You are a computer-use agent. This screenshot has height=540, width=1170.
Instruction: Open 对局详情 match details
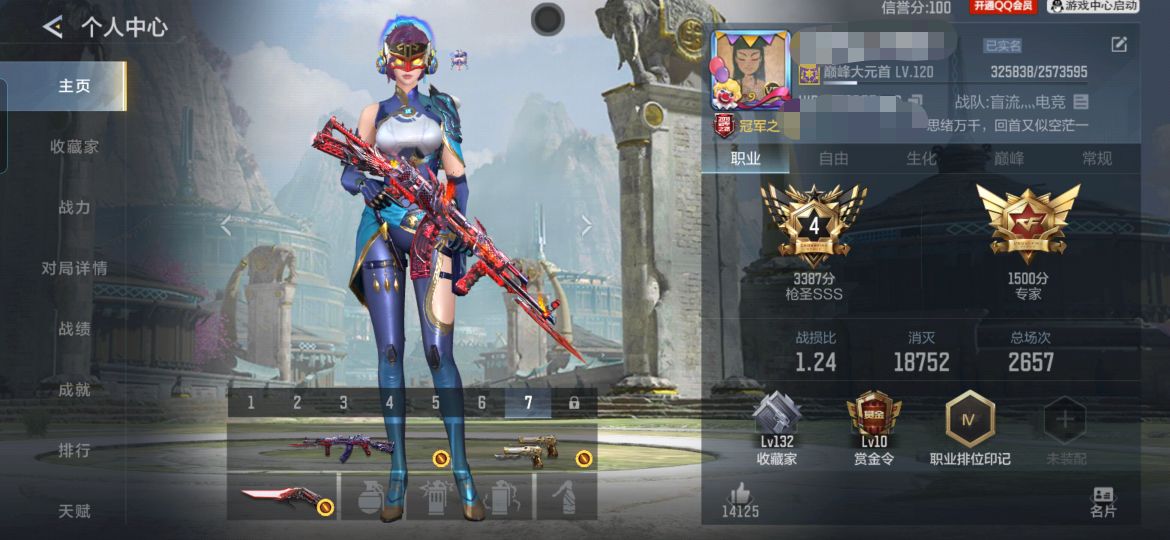(75, 268)
